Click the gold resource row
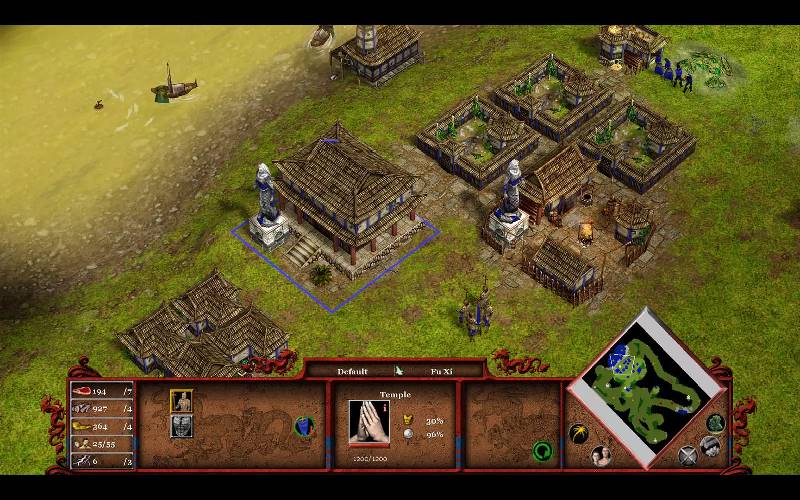Viewport: 800px width, 500px height. (102, 426)
